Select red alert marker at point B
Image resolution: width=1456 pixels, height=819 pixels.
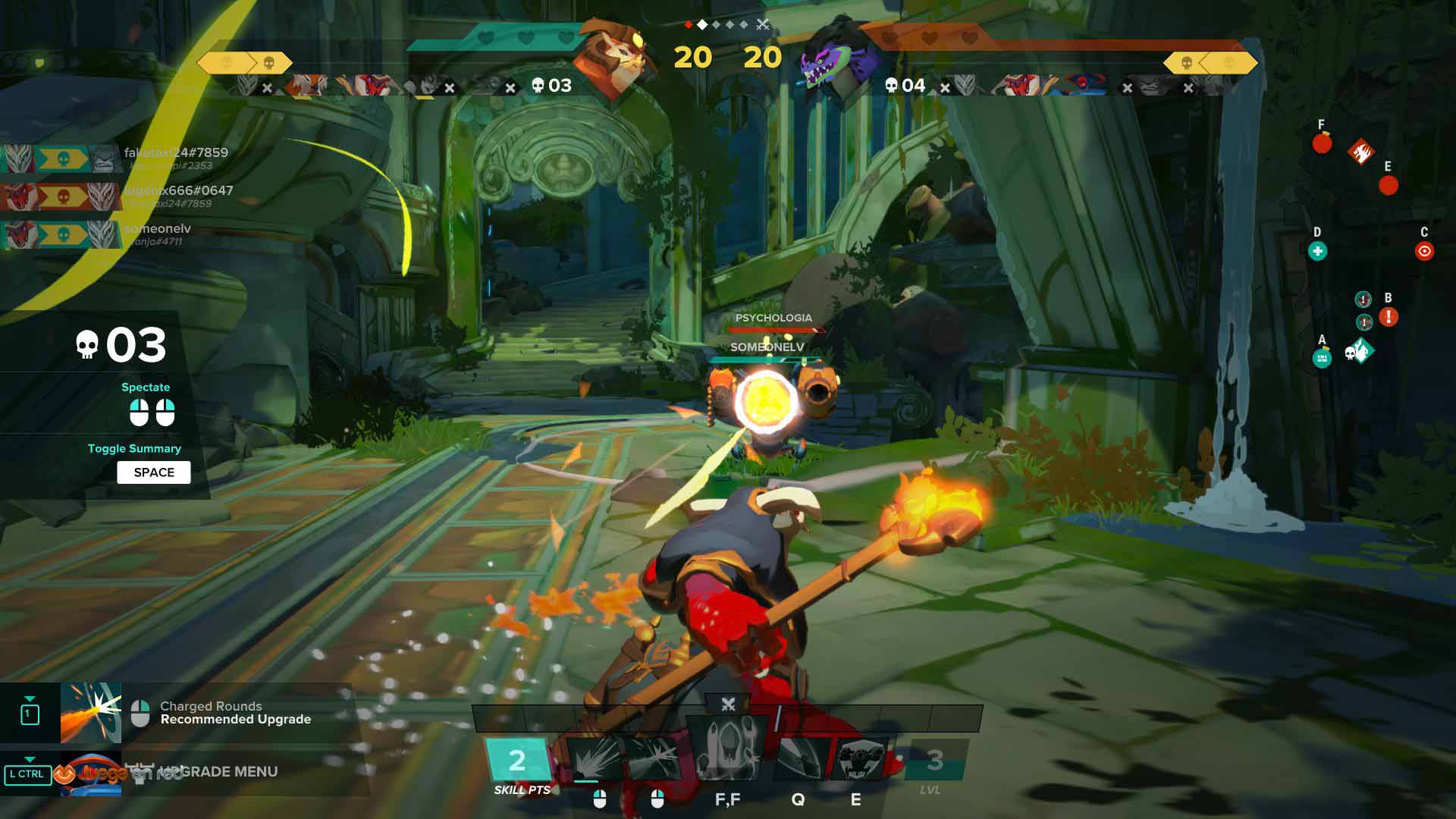pos(1389,316)
